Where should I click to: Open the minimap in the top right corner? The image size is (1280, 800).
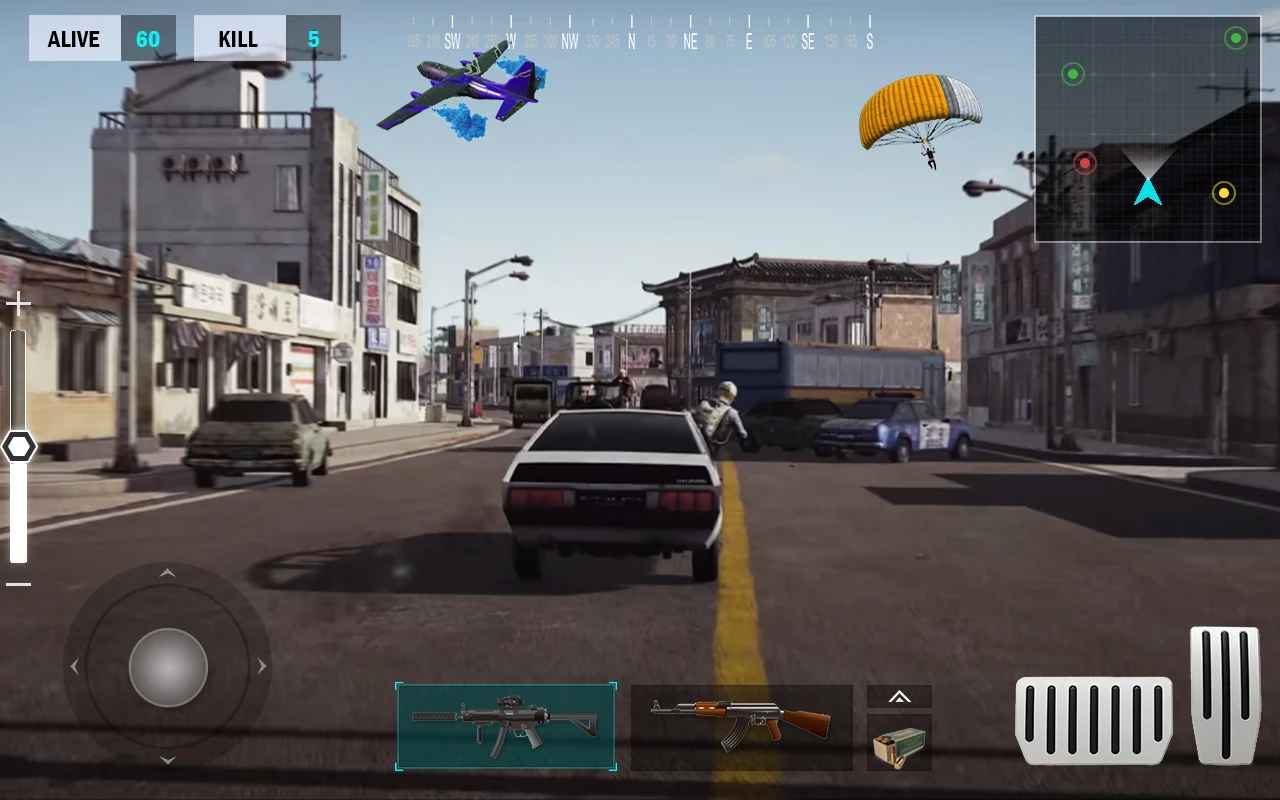pyautogui.click(x=1148, y=128)
